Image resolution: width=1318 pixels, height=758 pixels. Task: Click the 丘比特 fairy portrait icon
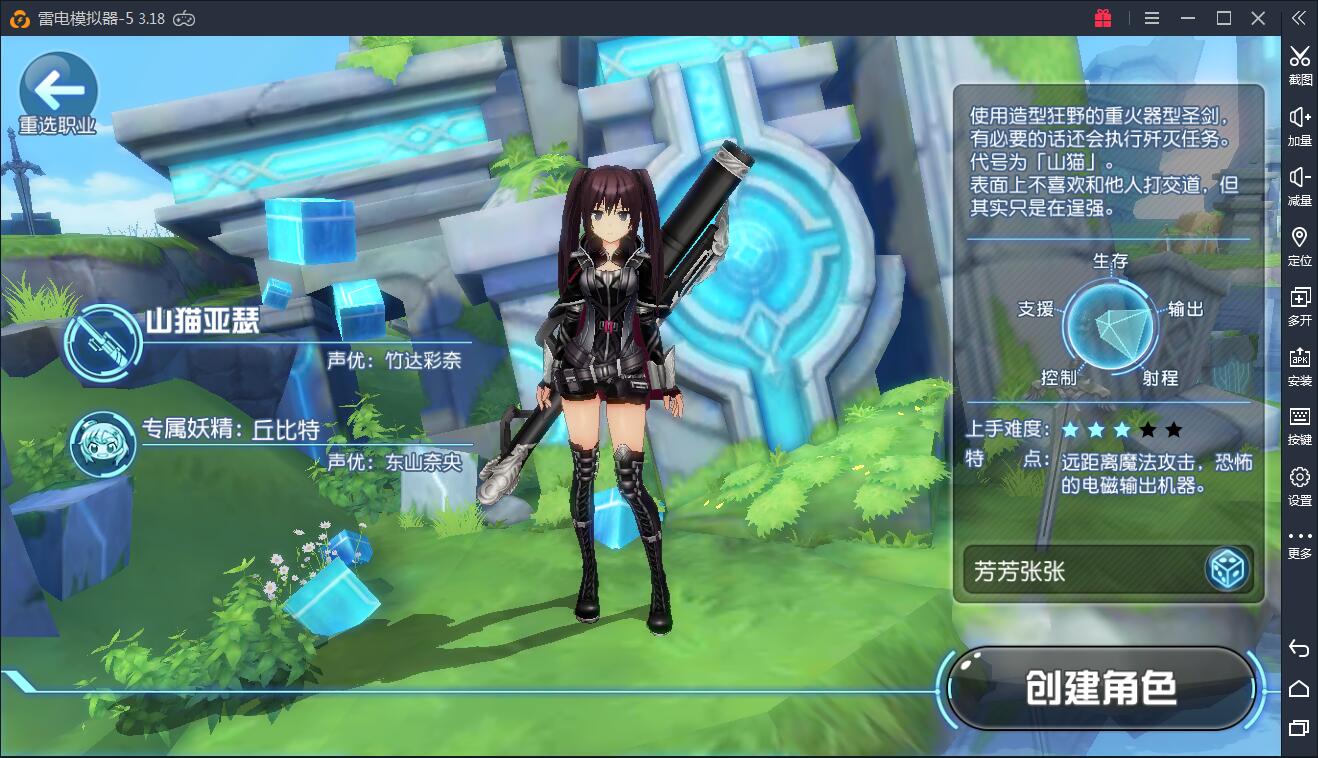[x=103, y=442]
